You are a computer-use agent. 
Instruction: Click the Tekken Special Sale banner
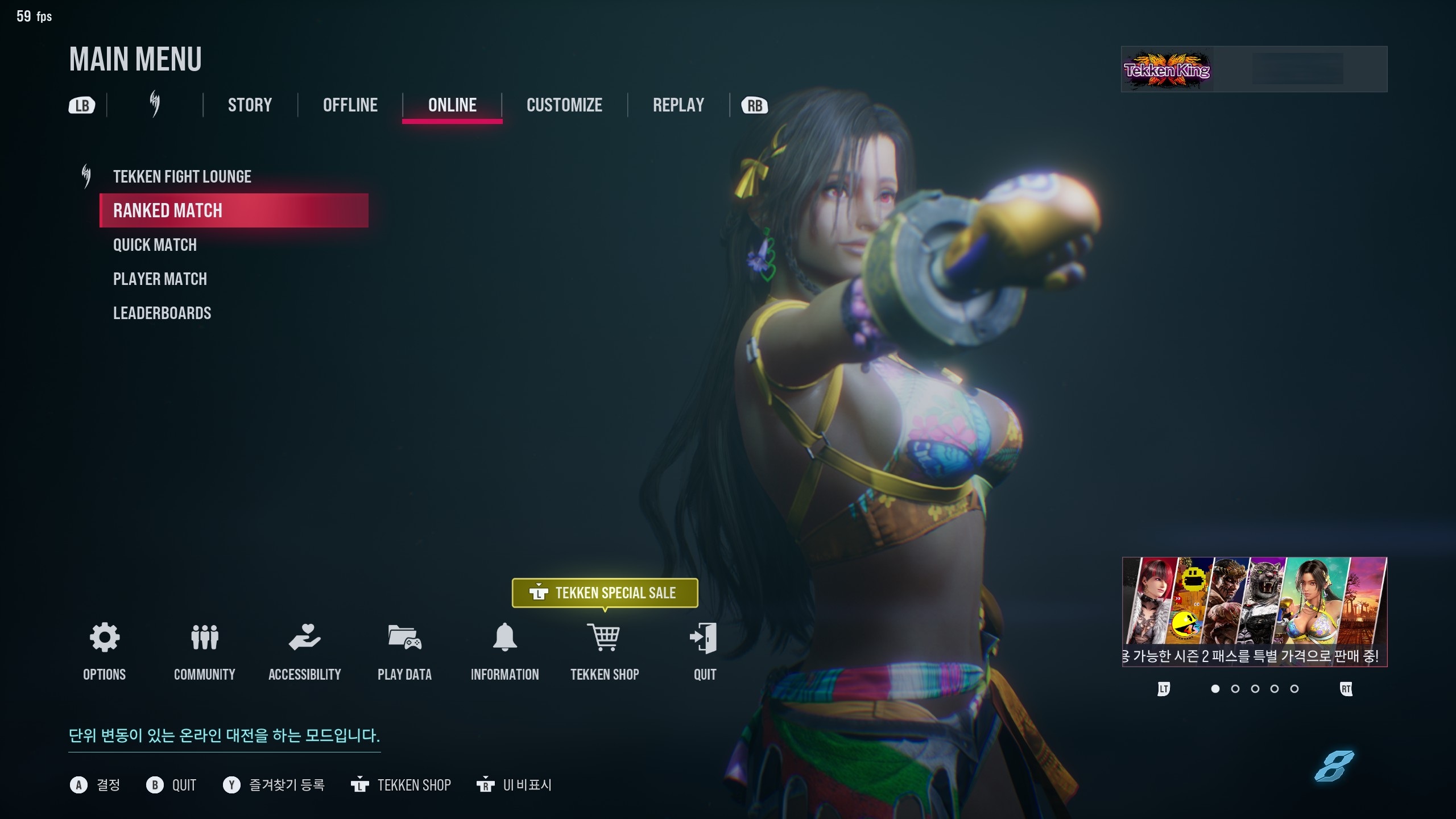click(x=605, y=593)
